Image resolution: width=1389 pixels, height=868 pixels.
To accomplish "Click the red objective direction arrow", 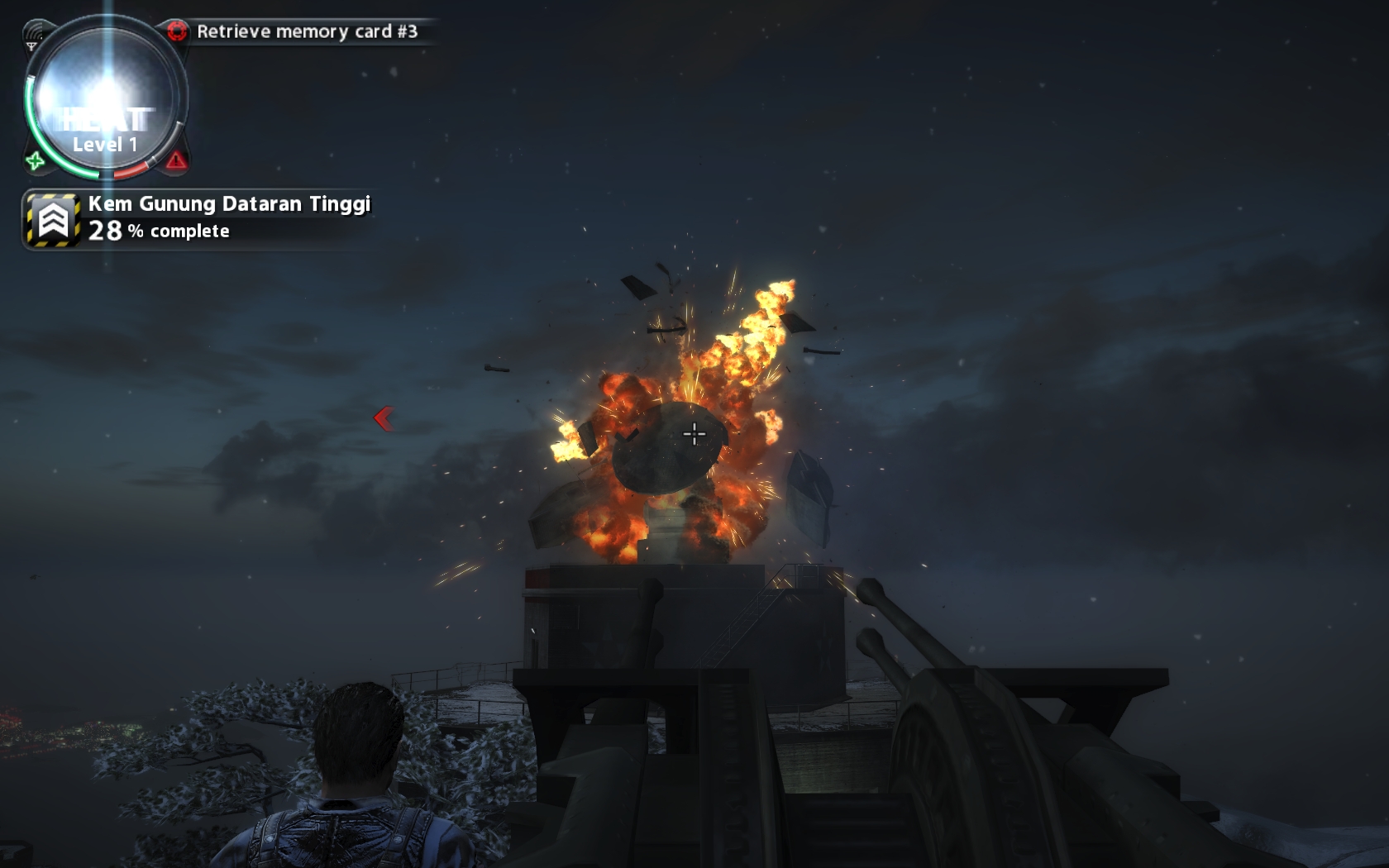I will [383, 418].
